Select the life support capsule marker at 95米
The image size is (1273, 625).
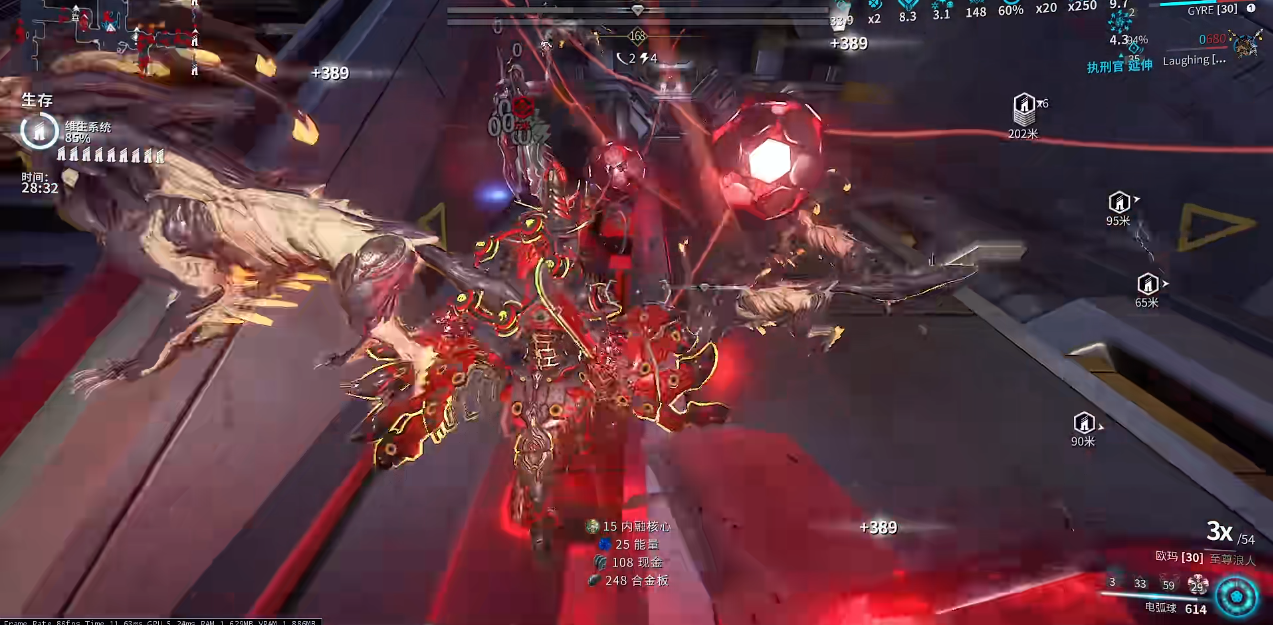[x=1119, y=202]
